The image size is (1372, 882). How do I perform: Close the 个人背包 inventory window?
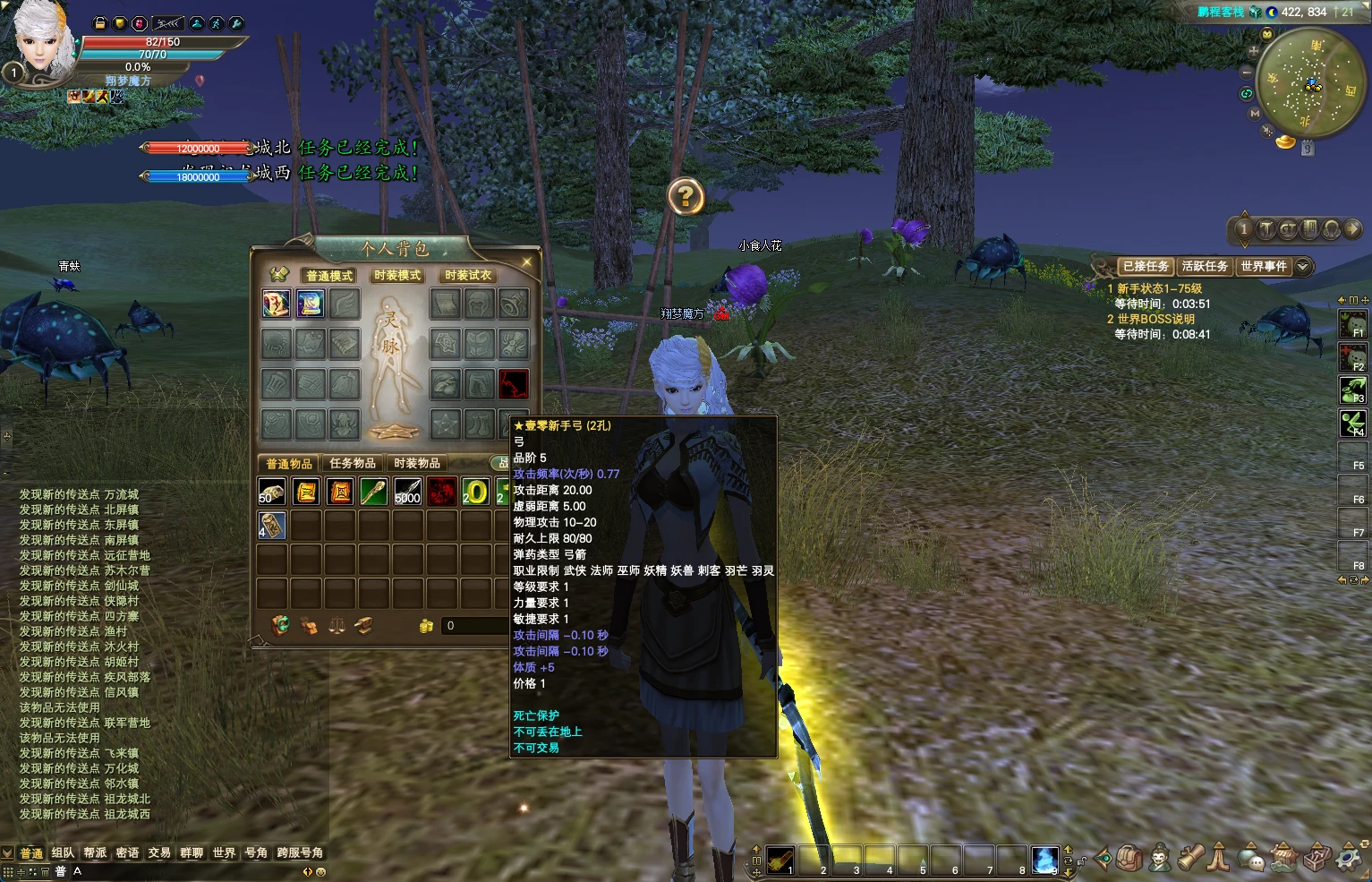click(x=526, y=261)
